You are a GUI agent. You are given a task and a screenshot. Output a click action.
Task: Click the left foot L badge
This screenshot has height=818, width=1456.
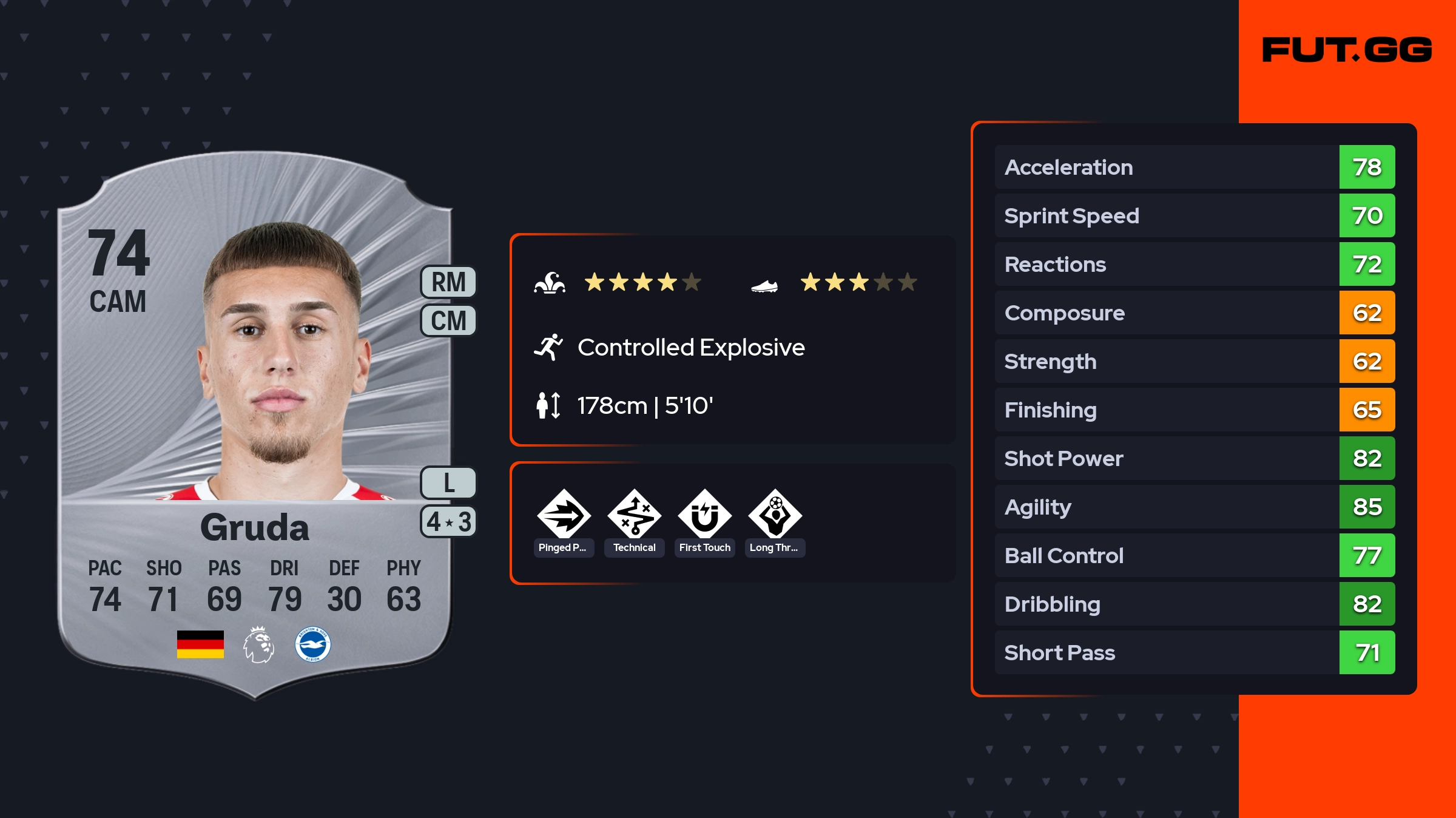pyautogui.click(x=448, y=483)
